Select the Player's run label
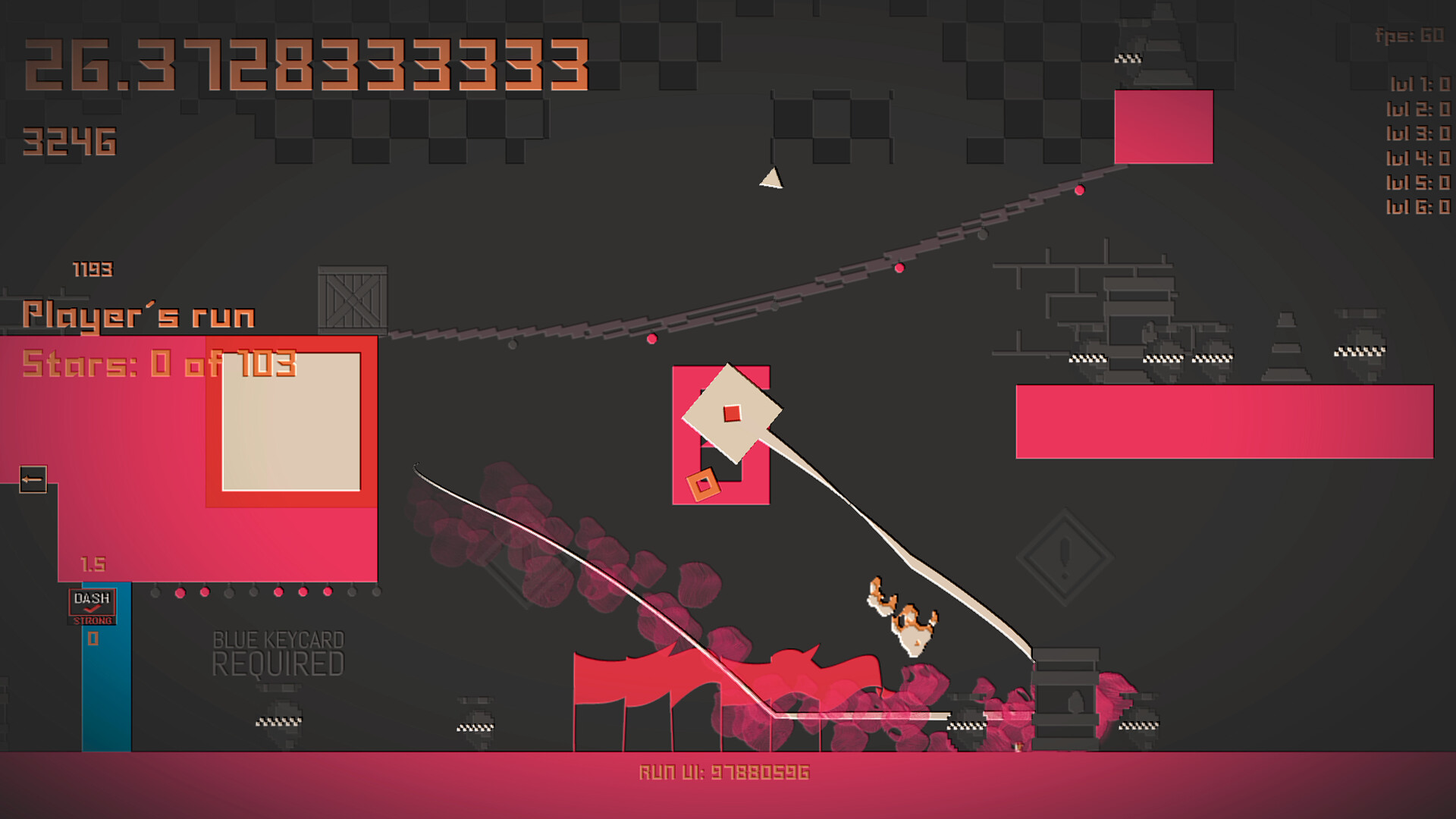The width and height of the screenshot is (1456, 819). (x=139, y=313)
